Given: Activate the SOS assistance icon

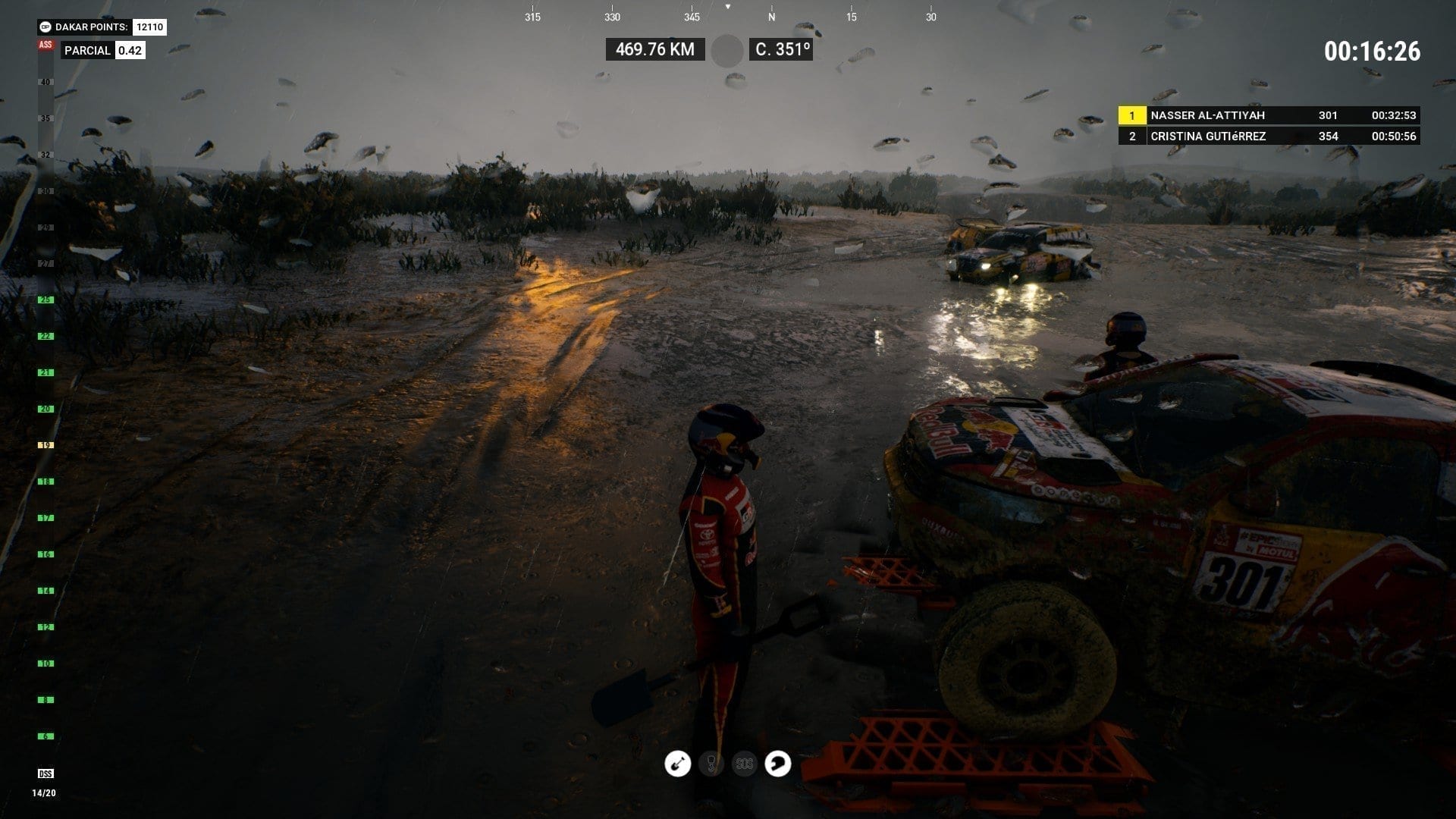Looking at the screenshot, I should pyautogui.click(x=745, y=764).
